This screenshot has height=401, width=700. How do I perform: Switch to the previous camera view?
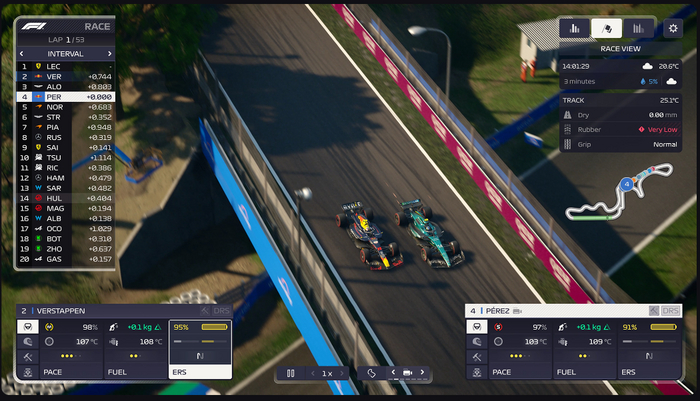pos(393,373)
